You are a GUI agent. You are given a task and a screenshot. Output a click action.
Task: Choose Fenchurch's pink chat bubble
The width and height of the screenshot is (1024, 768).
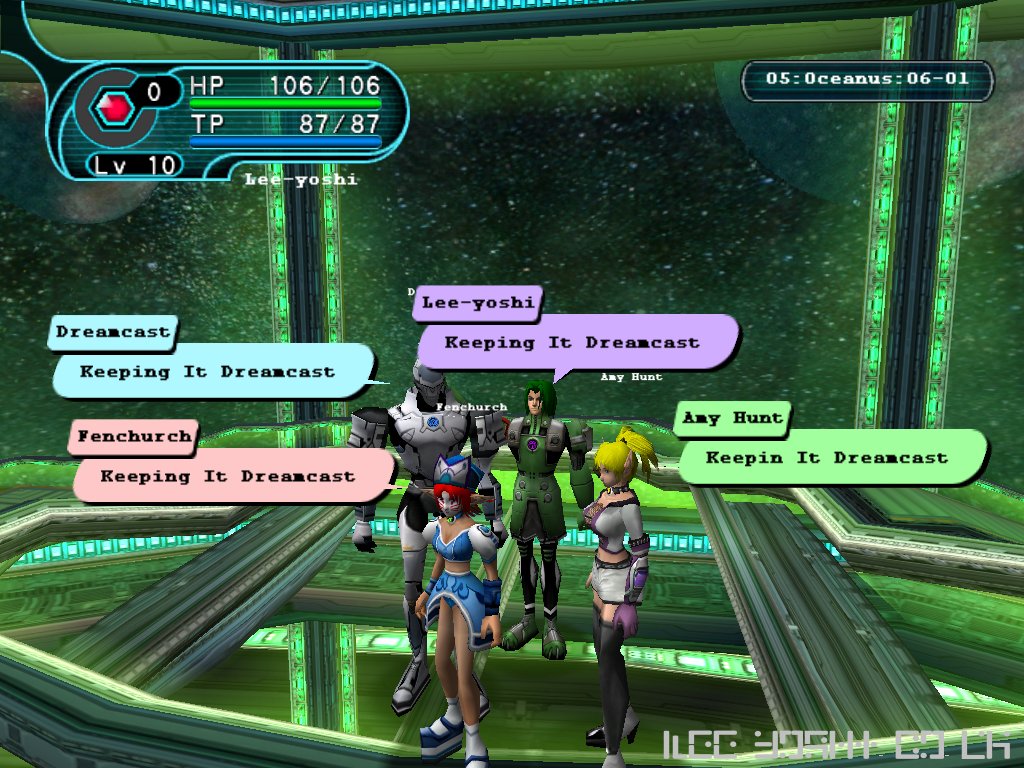tap(228, 477)
